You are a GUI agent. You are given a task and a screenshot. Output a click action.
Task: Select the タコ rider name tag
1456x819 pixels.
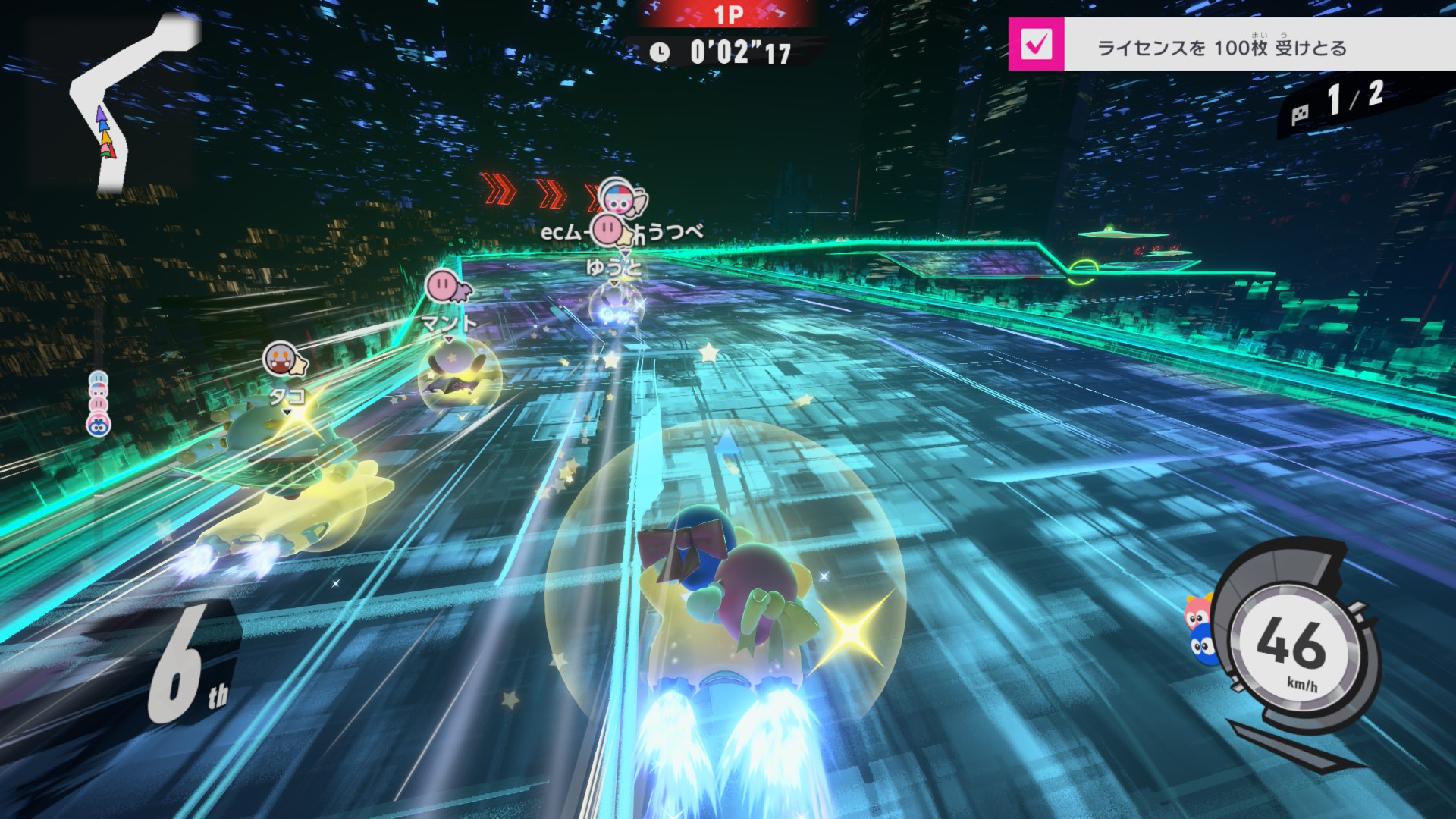pyautogui.click(x=287, y=396)
